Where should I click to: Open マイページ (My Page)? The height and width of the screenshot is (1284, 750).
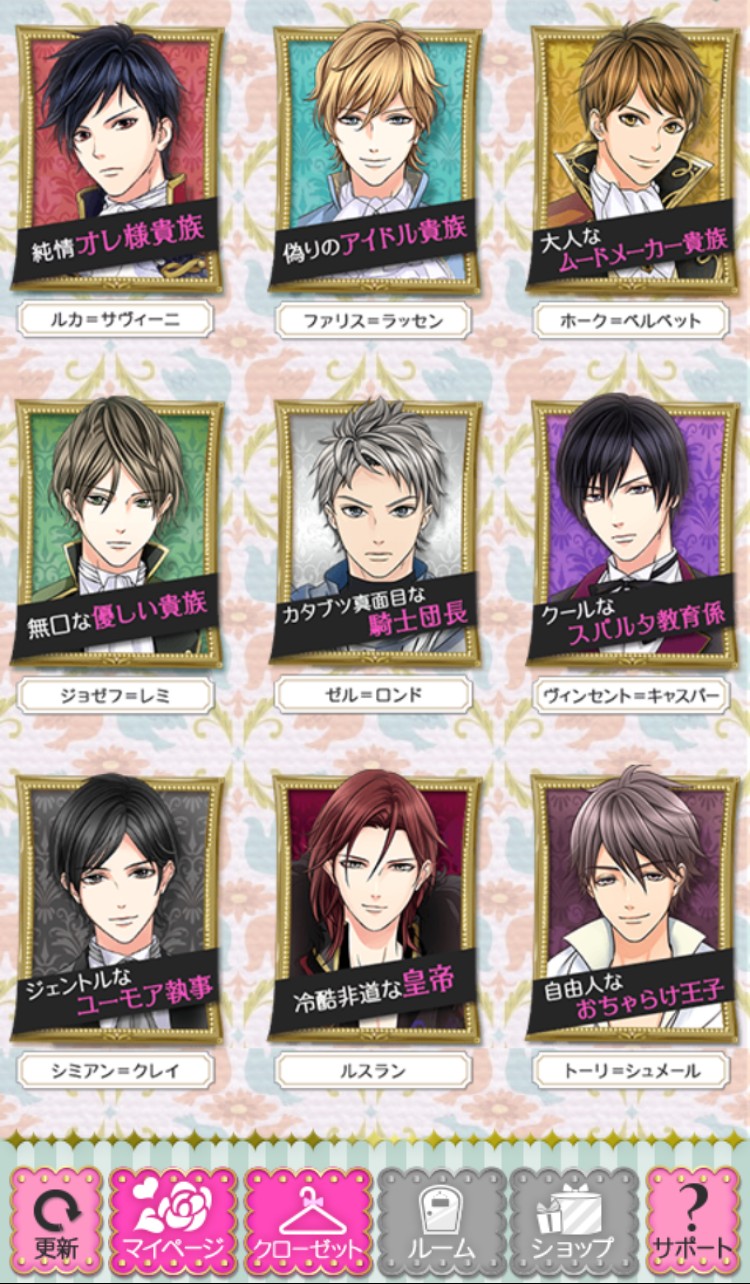point(174,1216)
